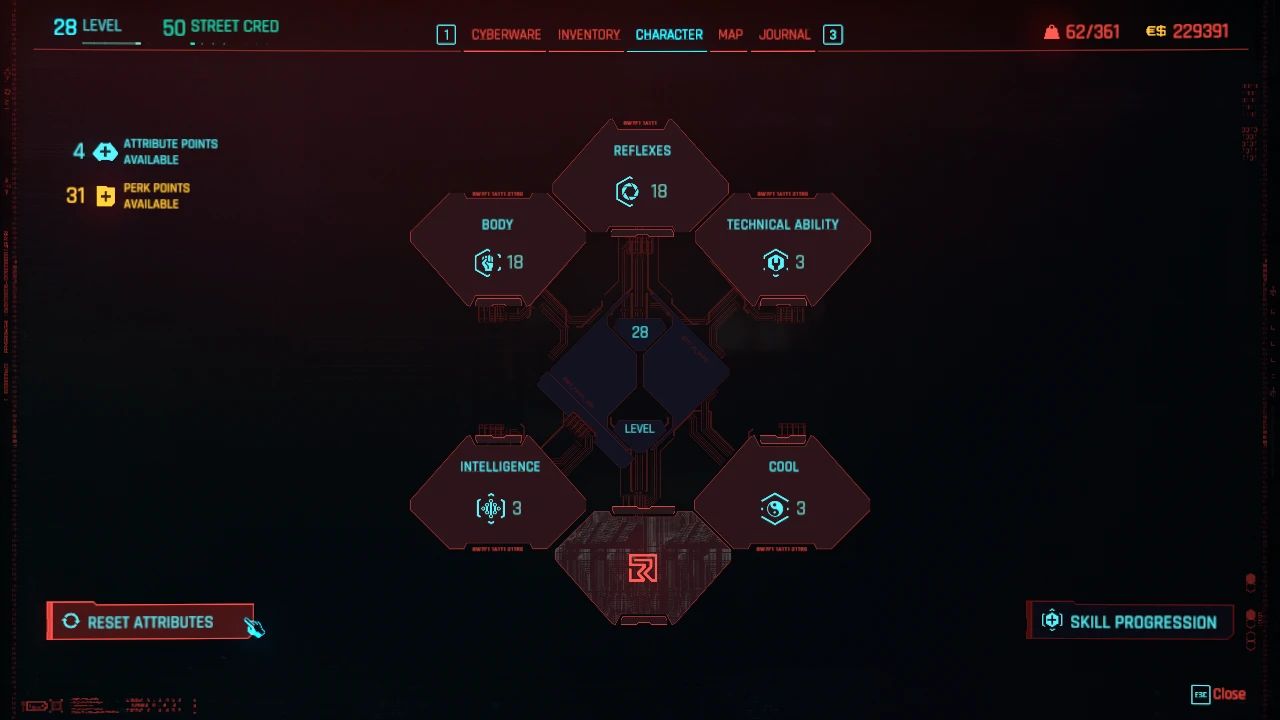Image resolution: width=1280 pixels, height=720 pixels.
Task: Click the red emblem at screen center bottom
Action: 645,570
